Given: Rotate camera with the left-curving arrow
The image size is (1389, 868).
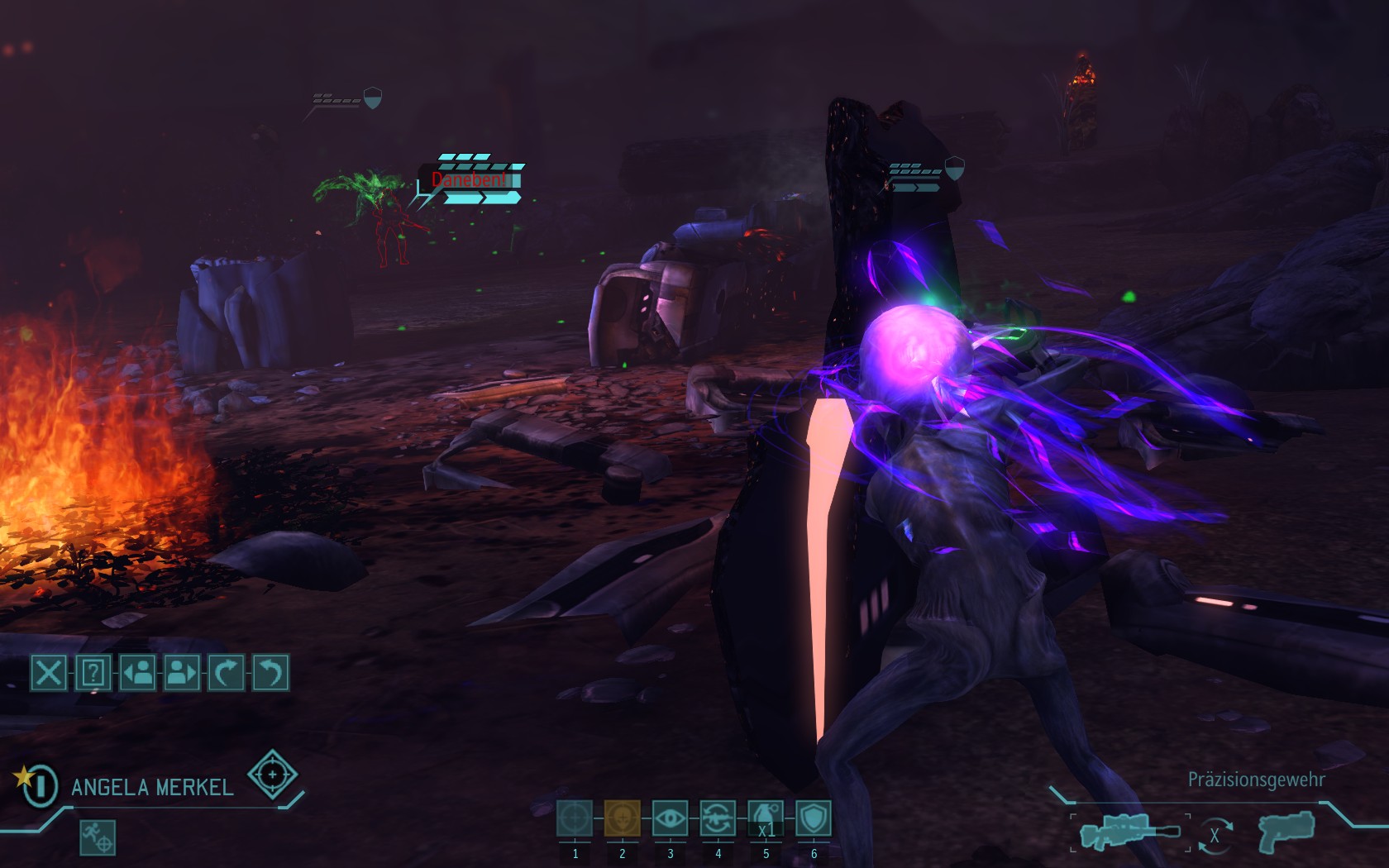Looking at the screenshot, I should (270, 673).
